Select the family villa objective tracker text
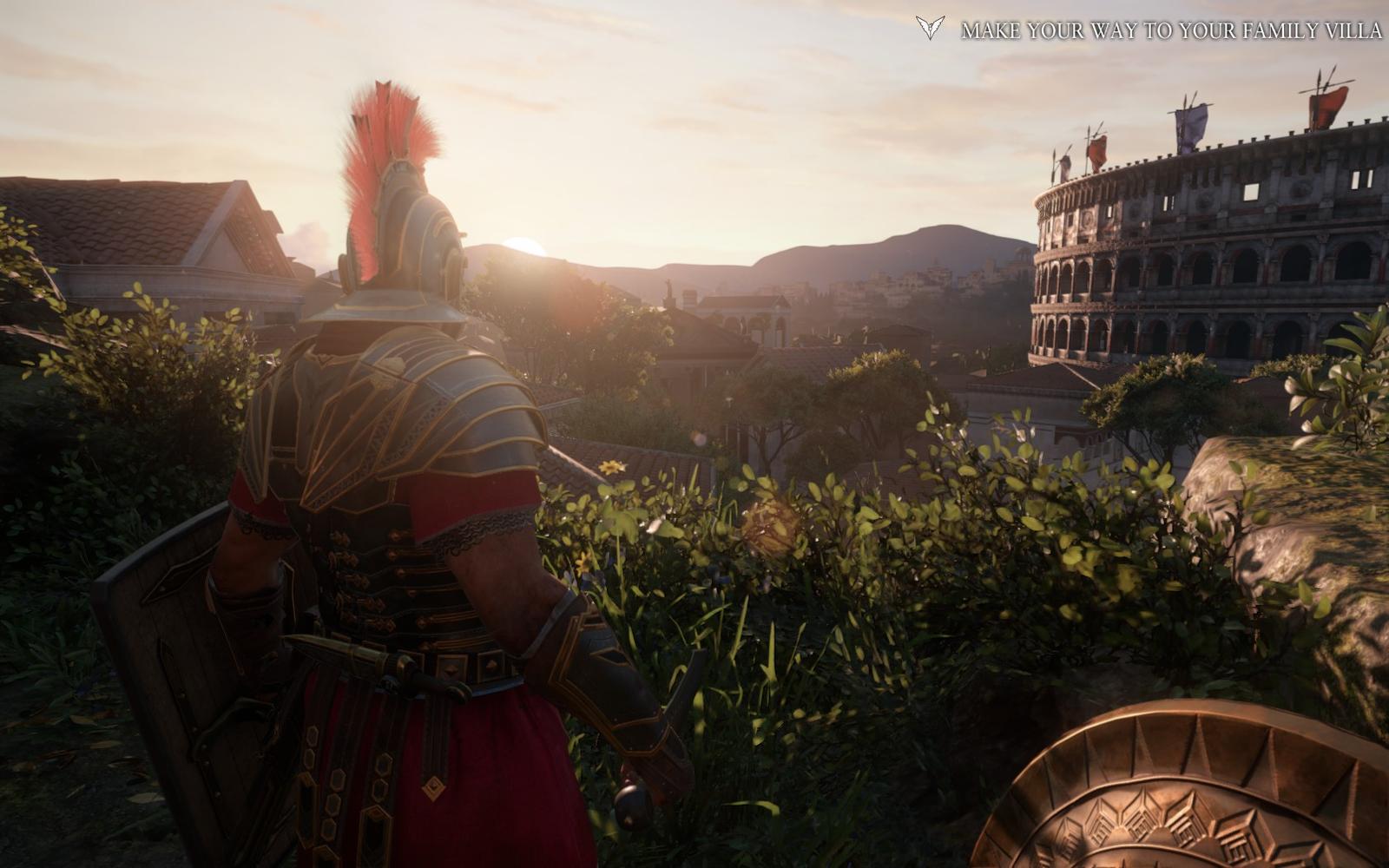 [x=1170, y=31]
